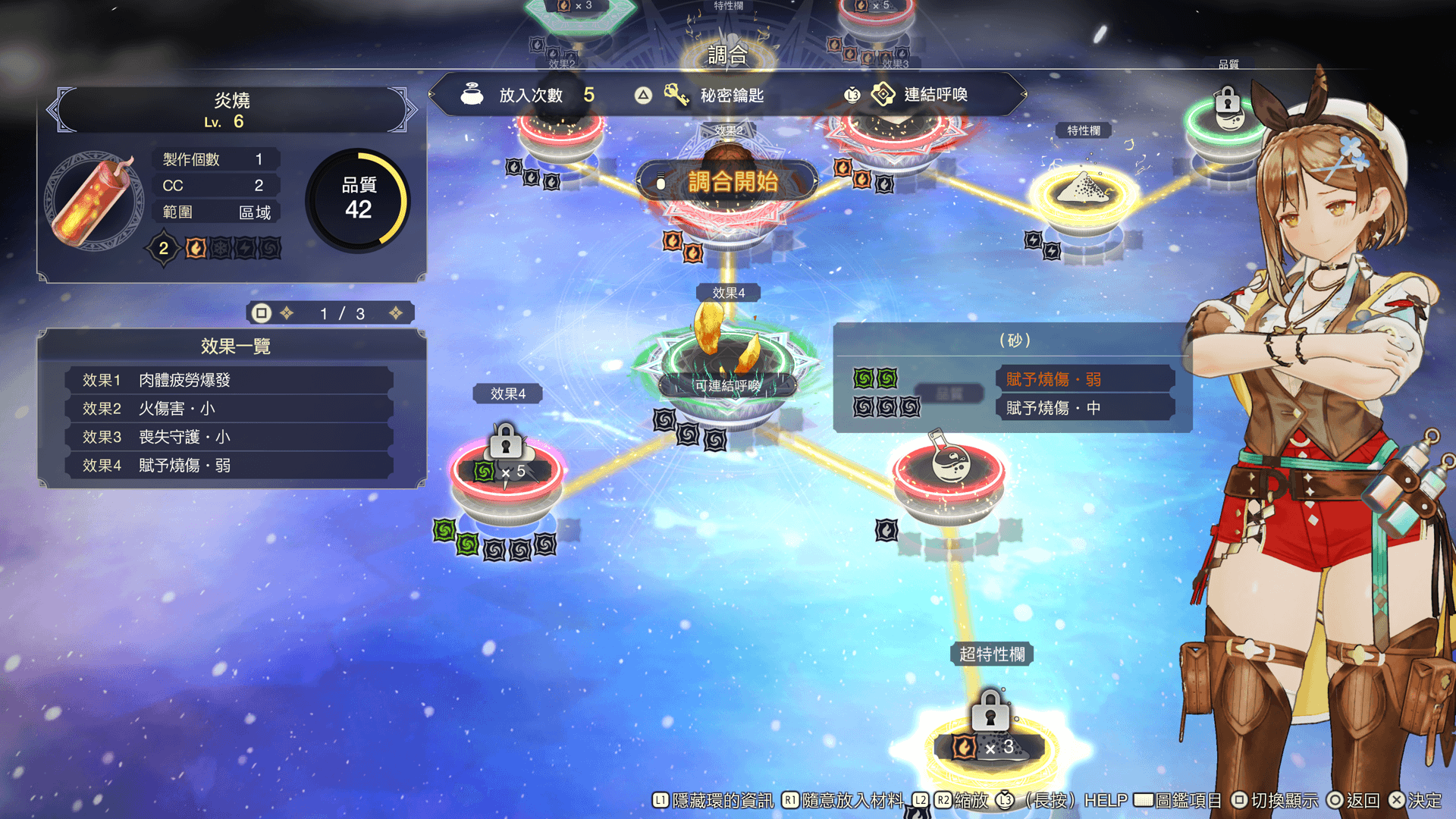Screen dimensions: 1456x819
Task: Choose 賦予燒傷・中 in the sand tooltip
Action: click(x=1084, y=408)
